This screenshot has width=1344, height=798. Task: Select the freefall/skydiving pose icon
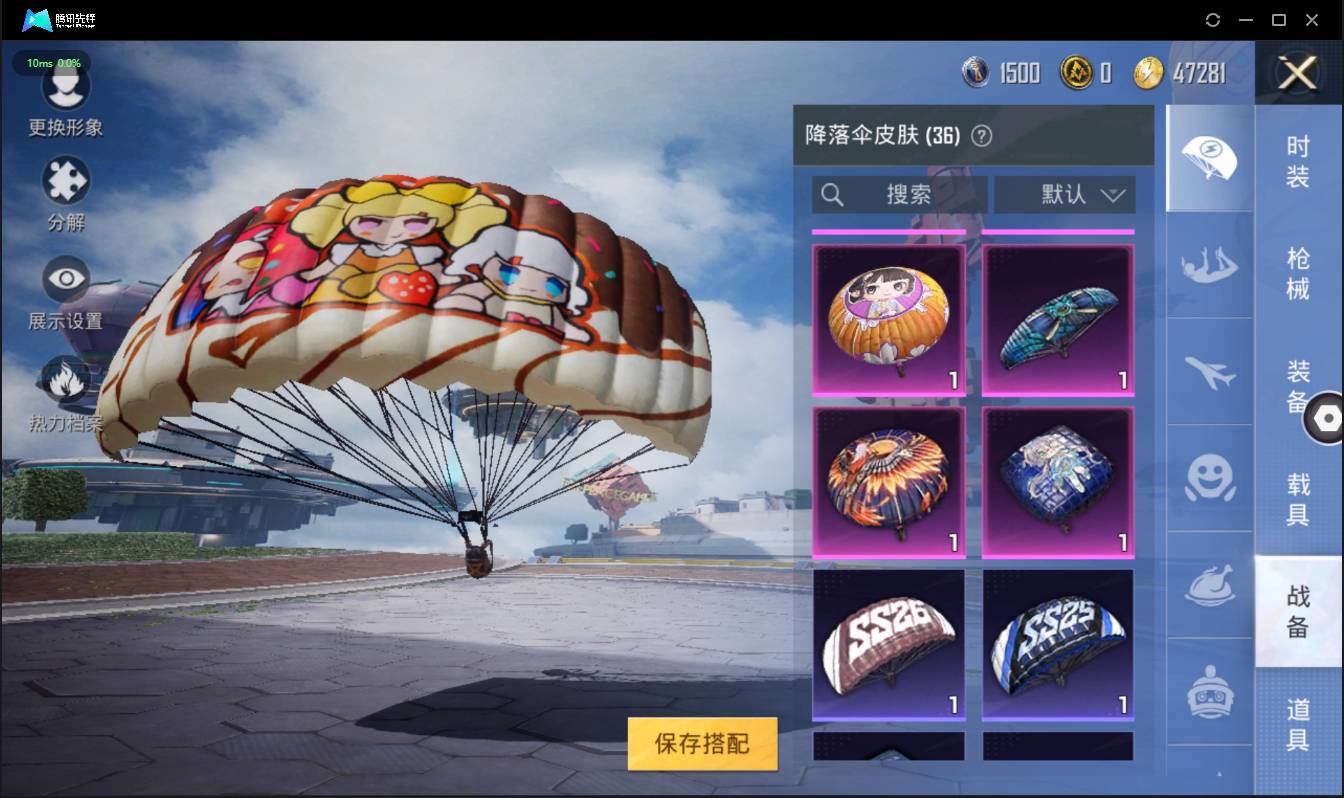point(1209,266)
